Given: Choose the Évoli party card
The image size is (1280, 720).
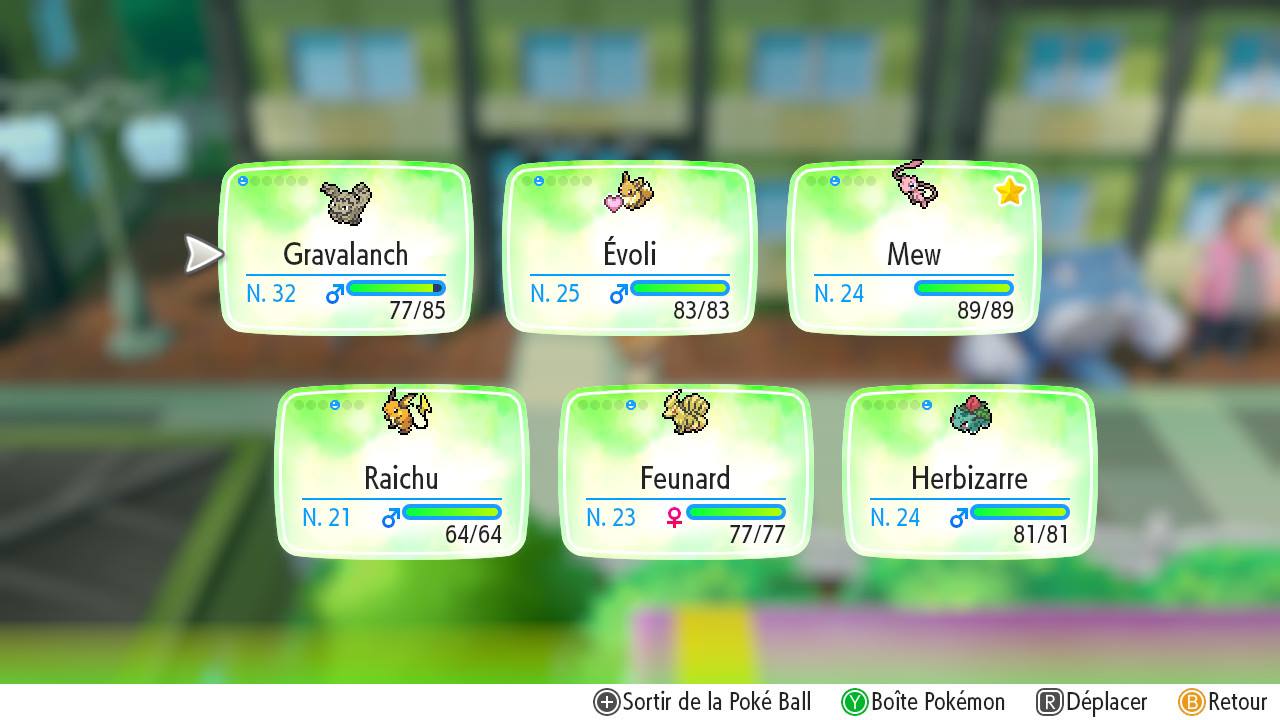Looking at the screenshot, I should pyautogui.click(x=629, y=248).
